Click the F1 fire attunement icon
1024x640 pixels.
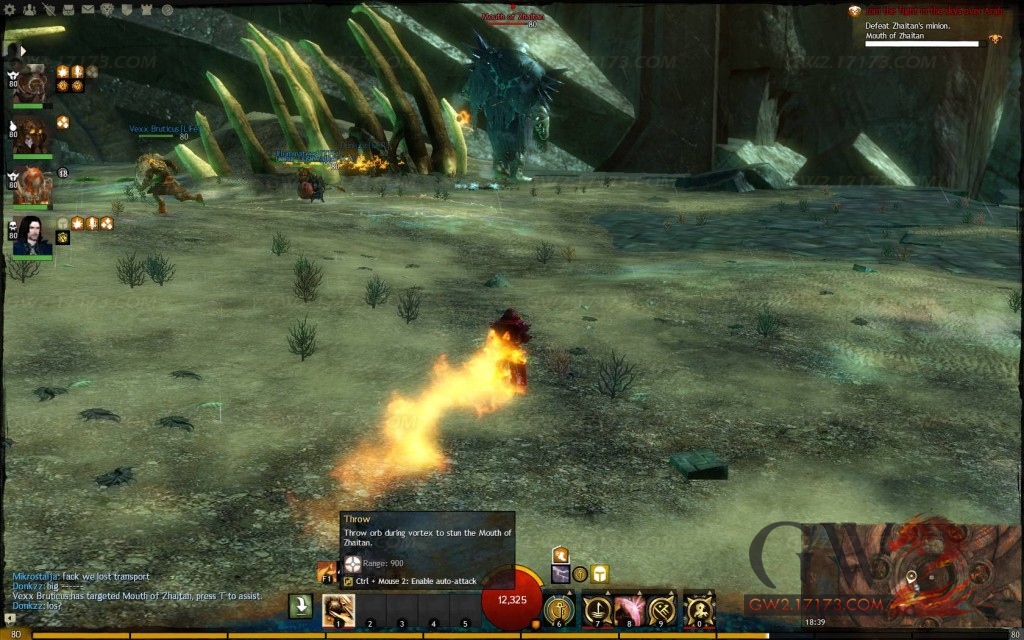point(326,572)
